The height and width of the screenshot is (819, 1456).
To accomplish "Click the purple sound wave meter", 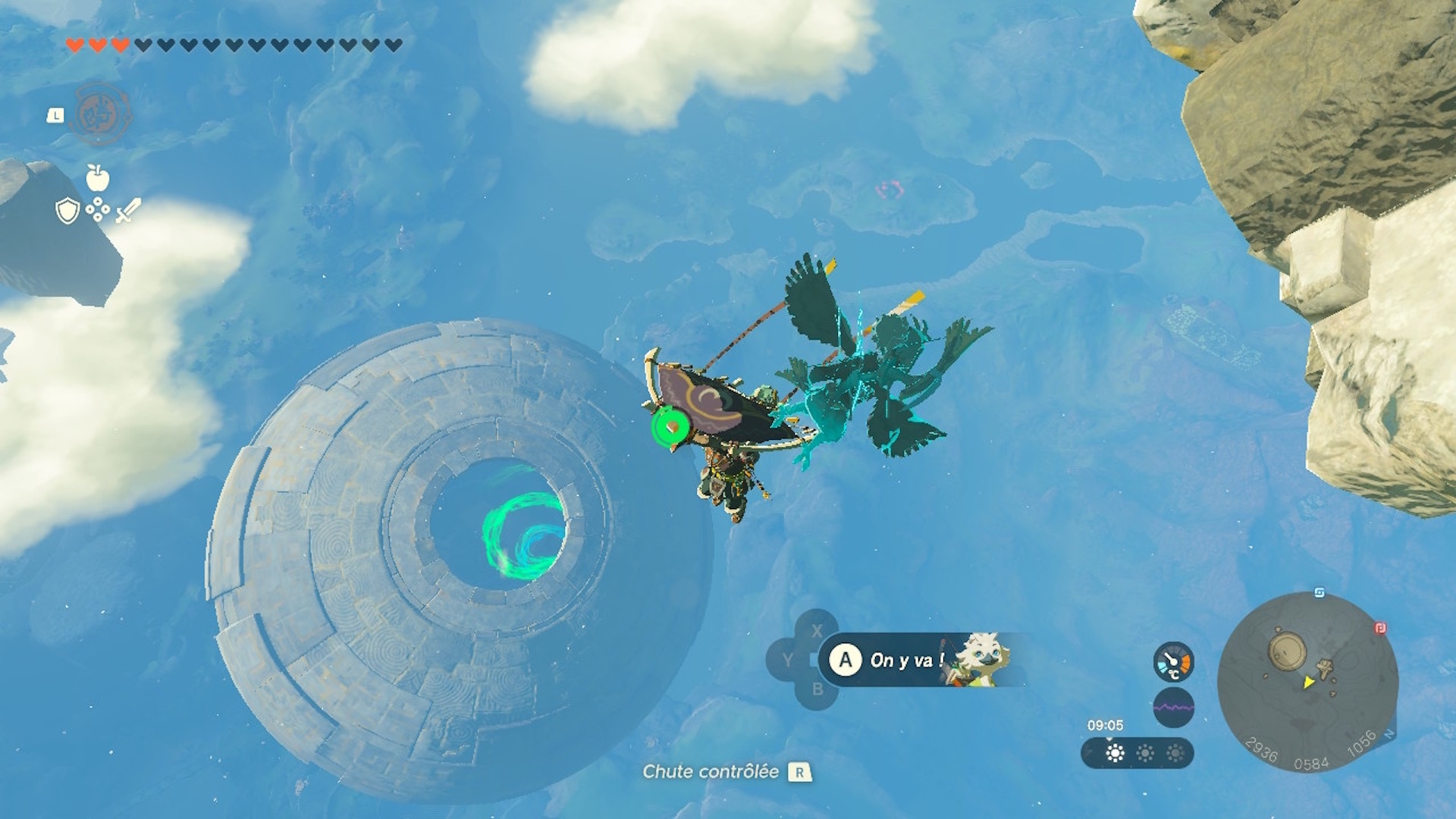I will coord(1173,708).
